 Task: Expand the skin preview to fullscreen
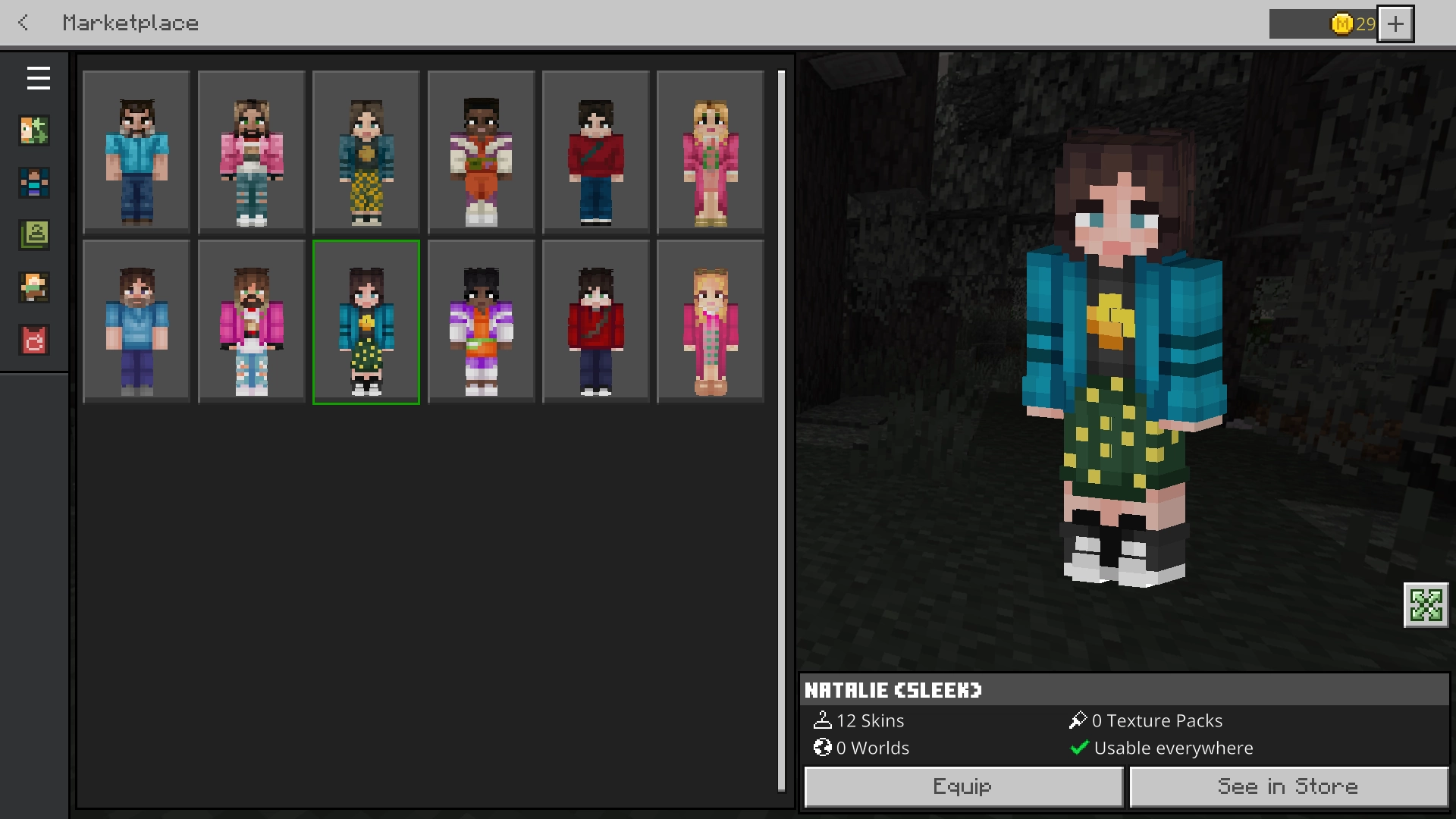[x=1427, y=607]
